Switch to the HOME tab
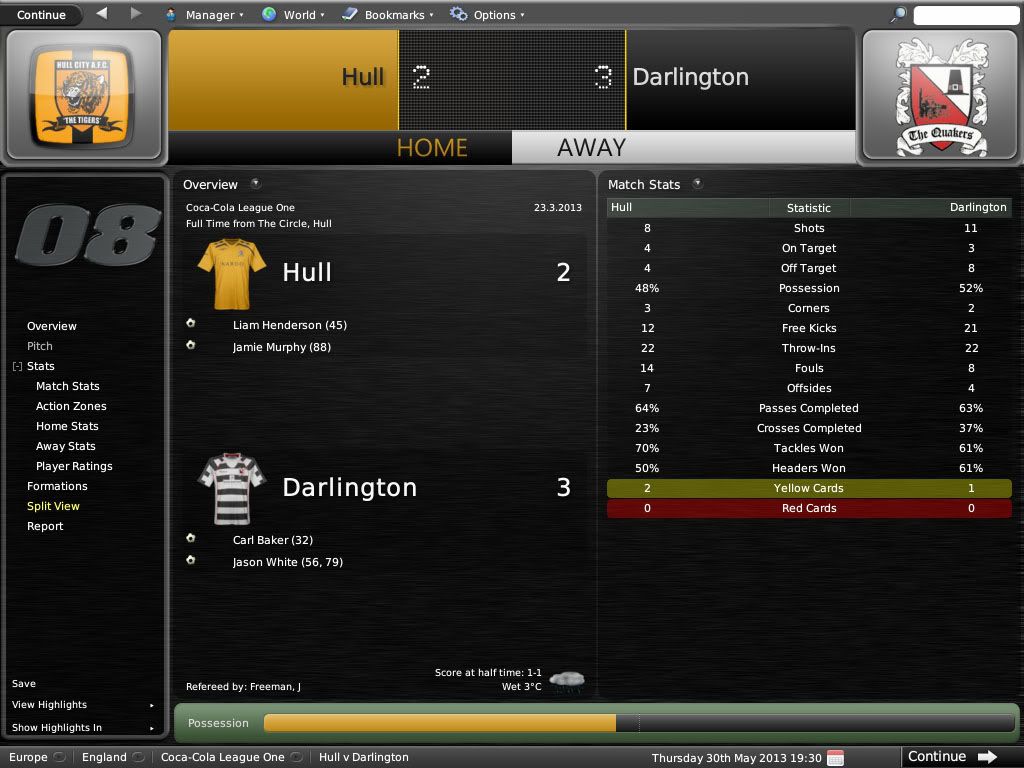The image size is (1024, 768). 431,147
